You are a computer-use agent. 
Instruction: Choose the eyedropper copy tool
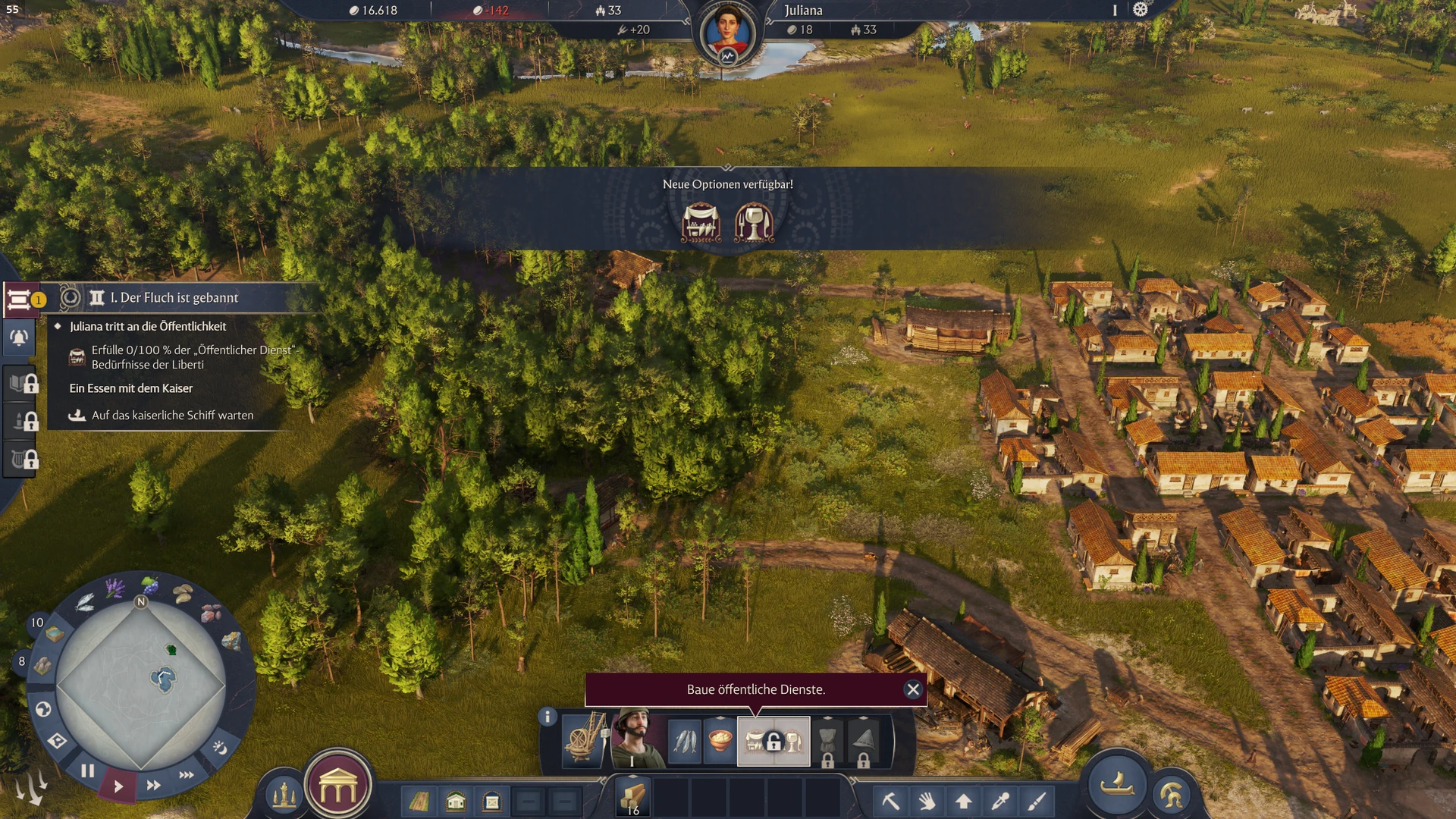click(1000, 801)
